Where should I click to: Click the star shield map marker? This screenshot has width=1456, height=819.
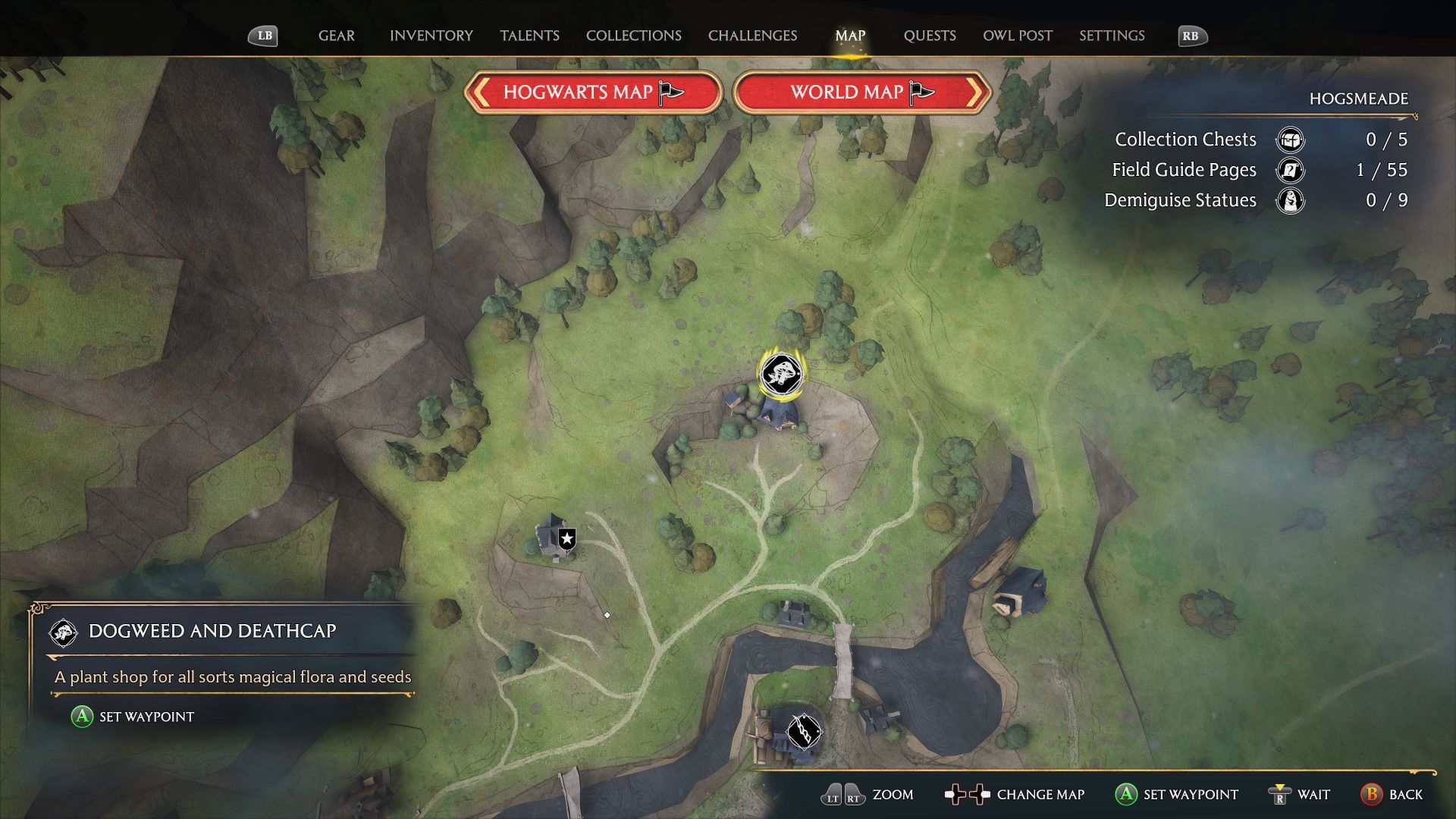click(x=566, y=539)
